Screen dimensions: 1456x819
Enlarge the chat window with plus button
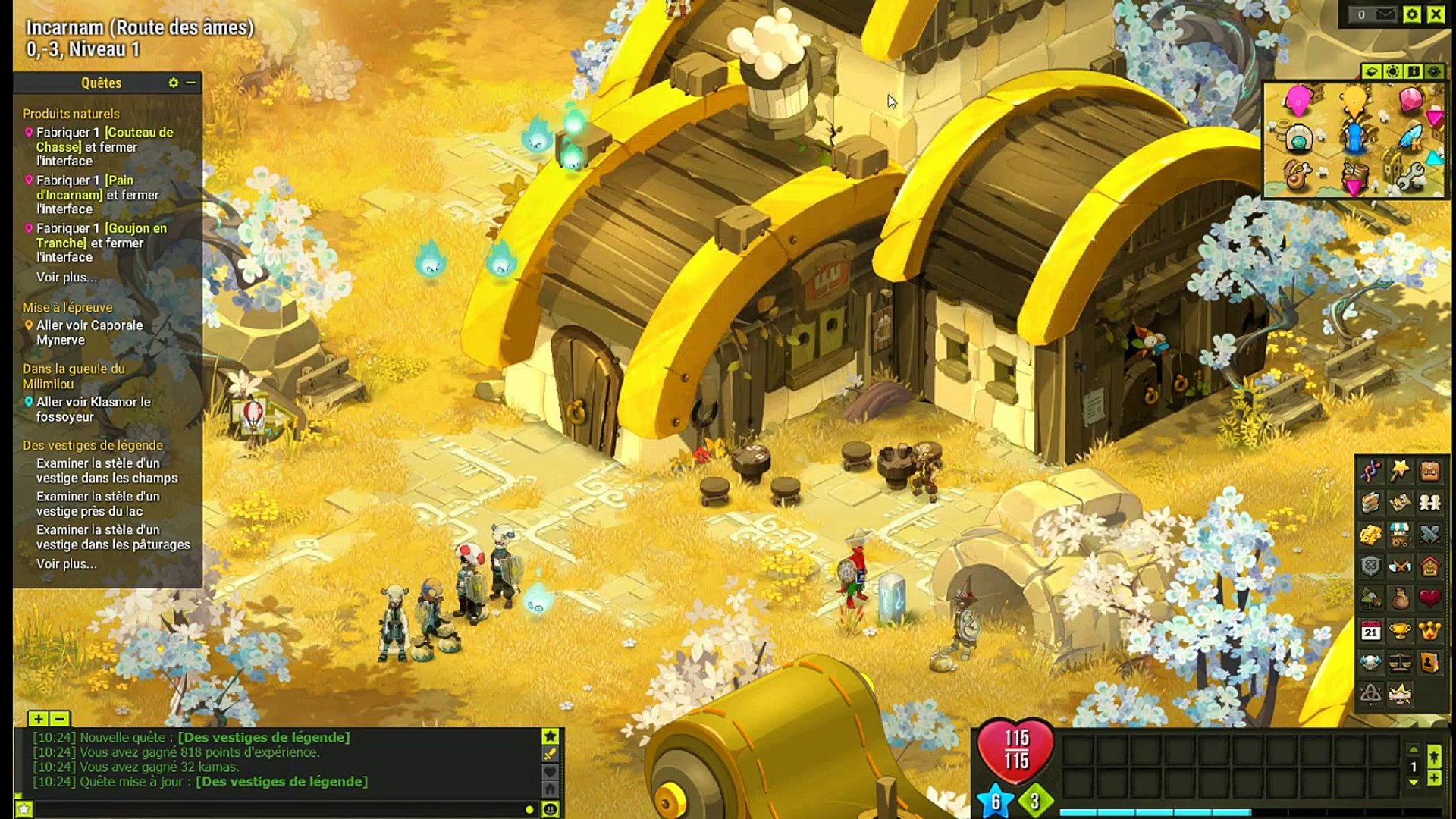coord(38,719)
